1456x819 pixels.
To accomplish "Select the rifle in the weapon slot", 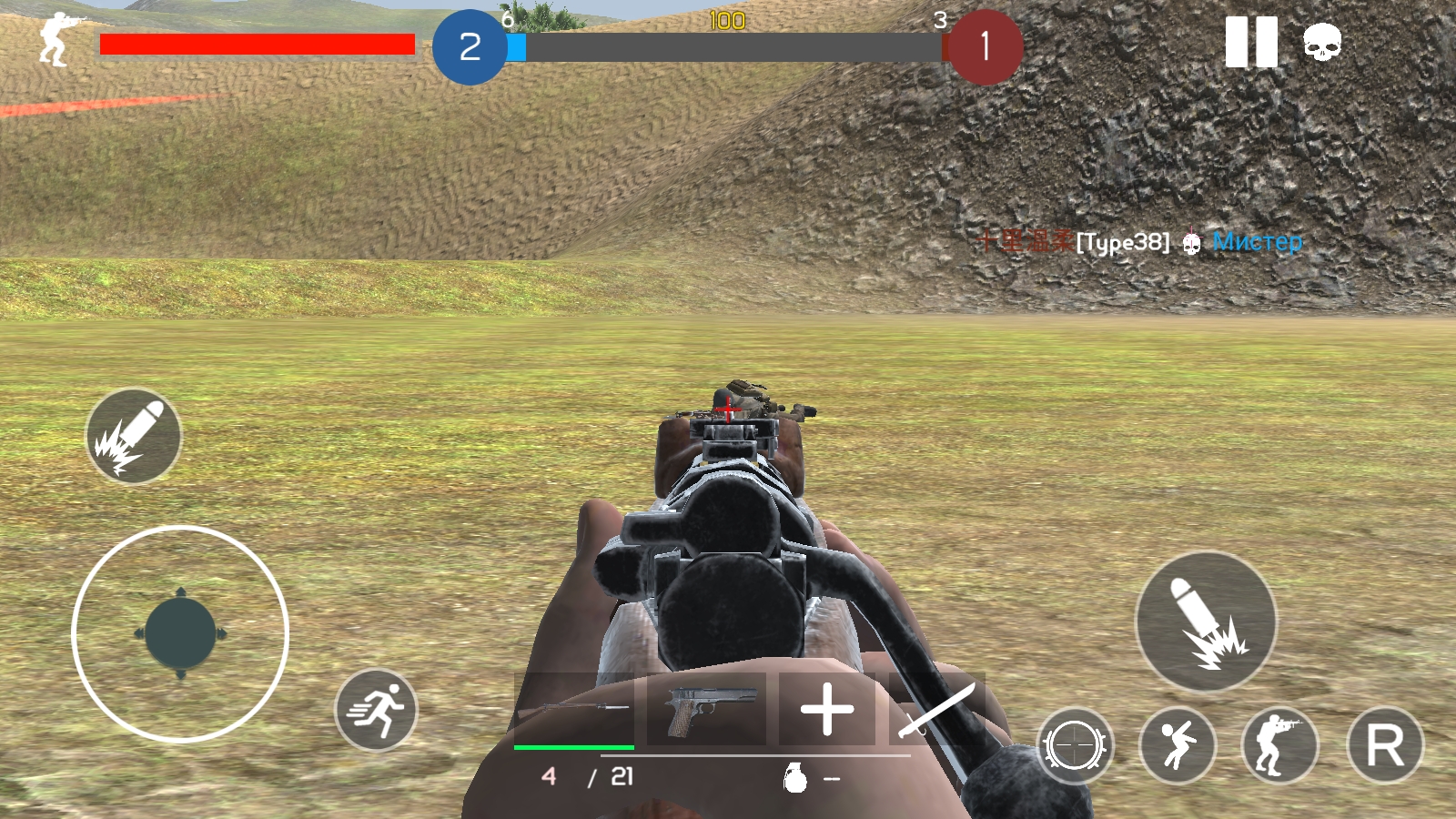I will tap(575, 708).
